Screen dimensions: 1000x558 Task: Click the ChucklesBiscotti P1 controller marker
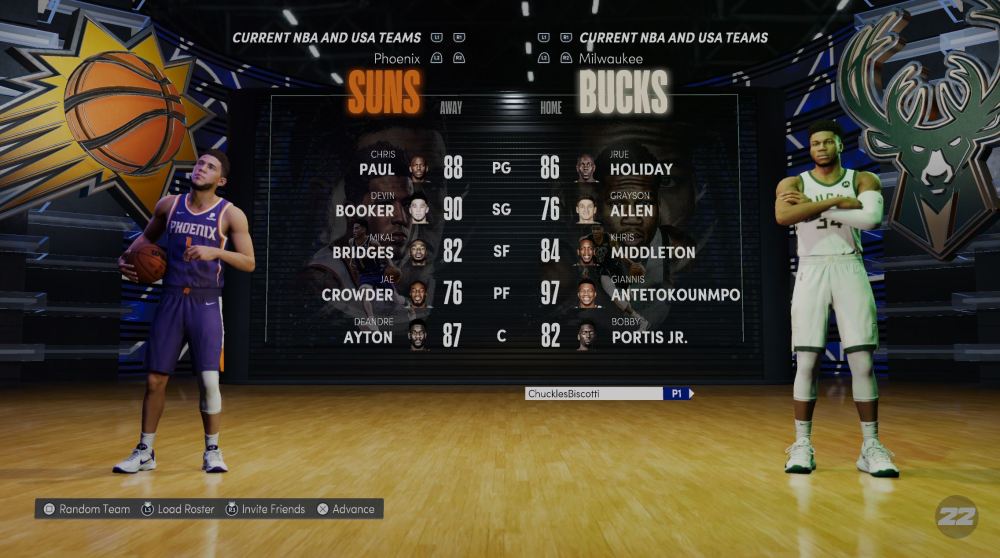point(608,394)
